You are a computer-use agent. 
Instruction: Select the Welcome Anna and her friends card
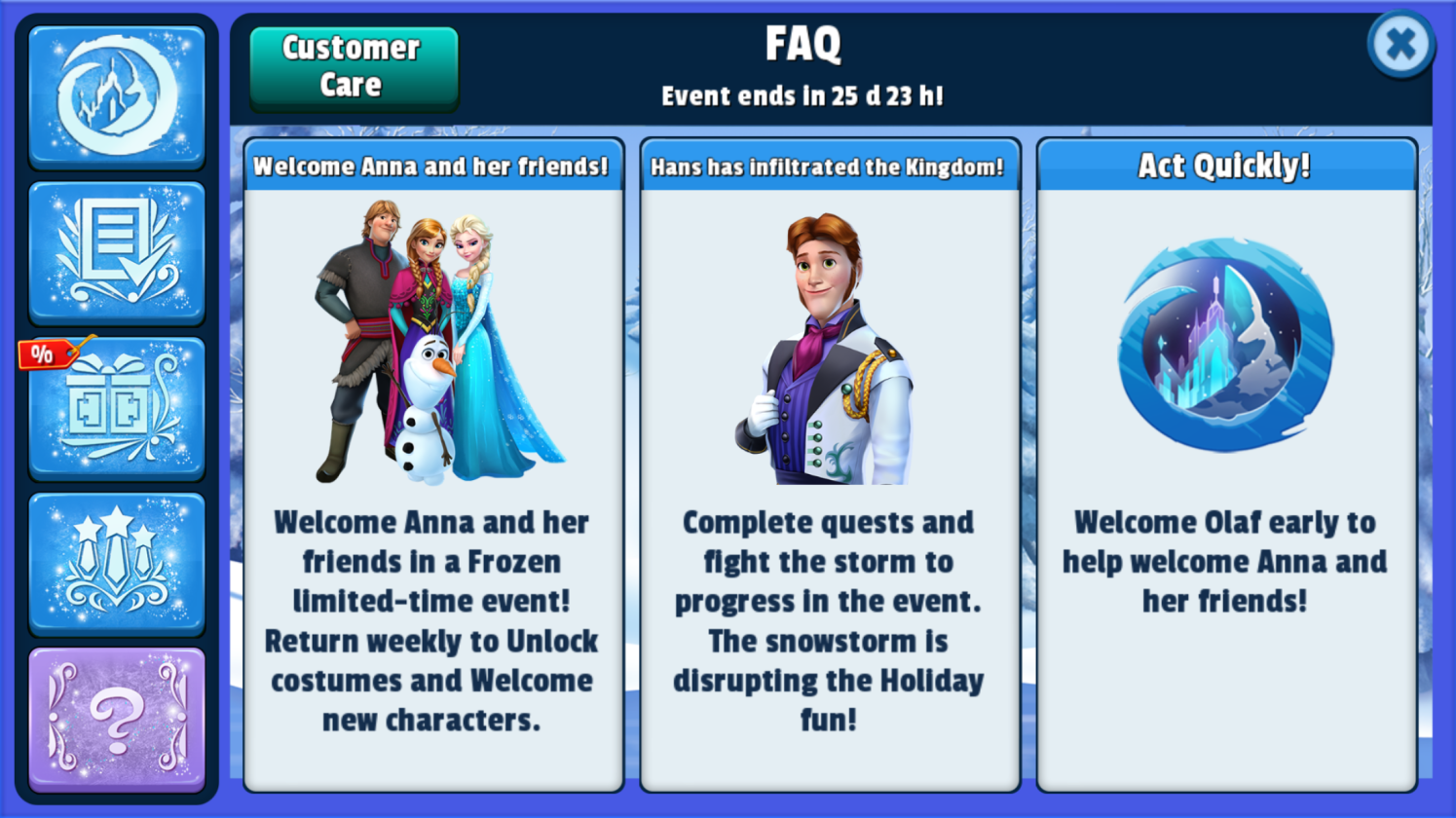(432, 465)
